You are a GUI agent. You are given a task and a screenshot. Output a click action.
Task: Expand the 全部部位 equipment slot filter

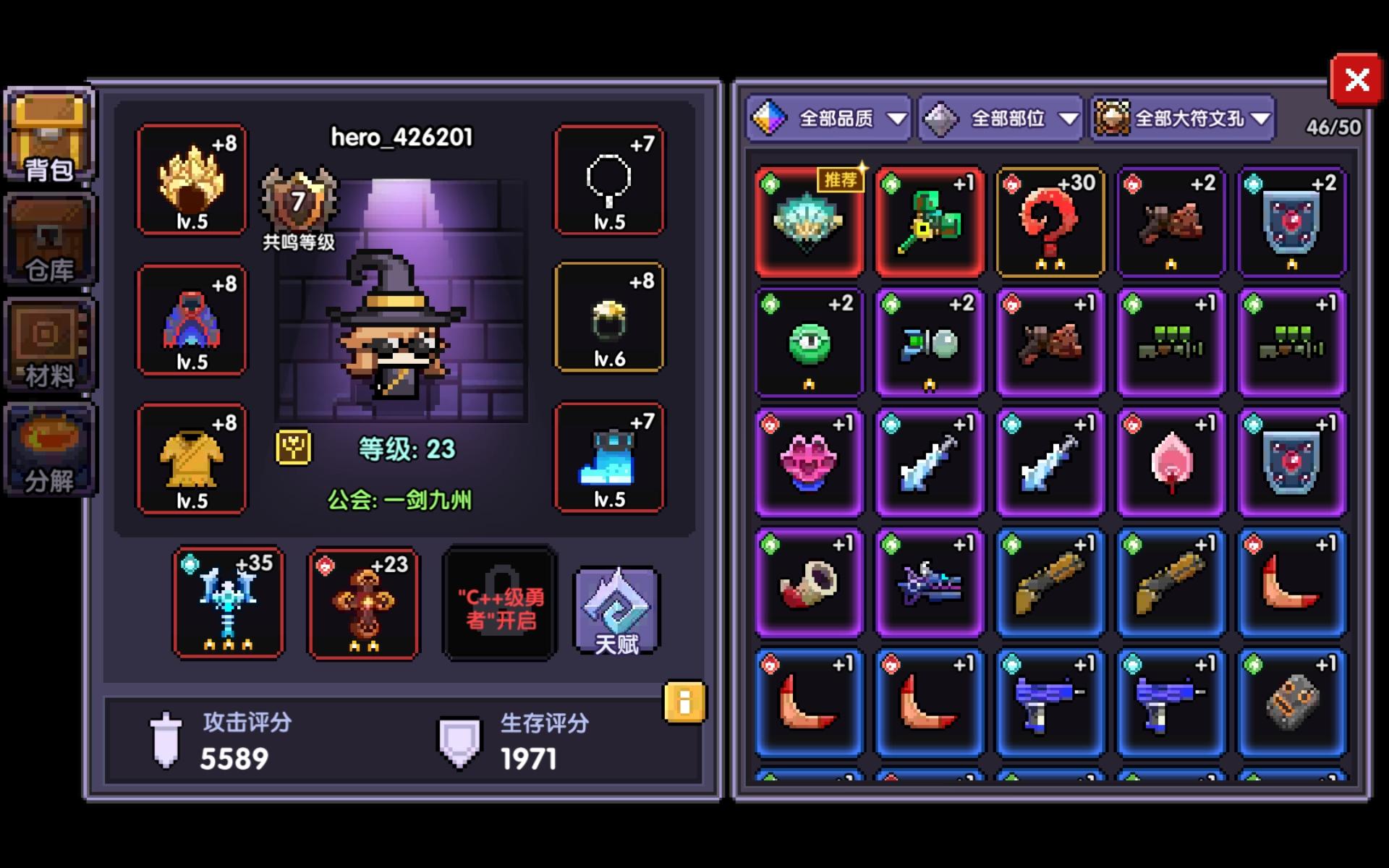click(x=998, y=118)
